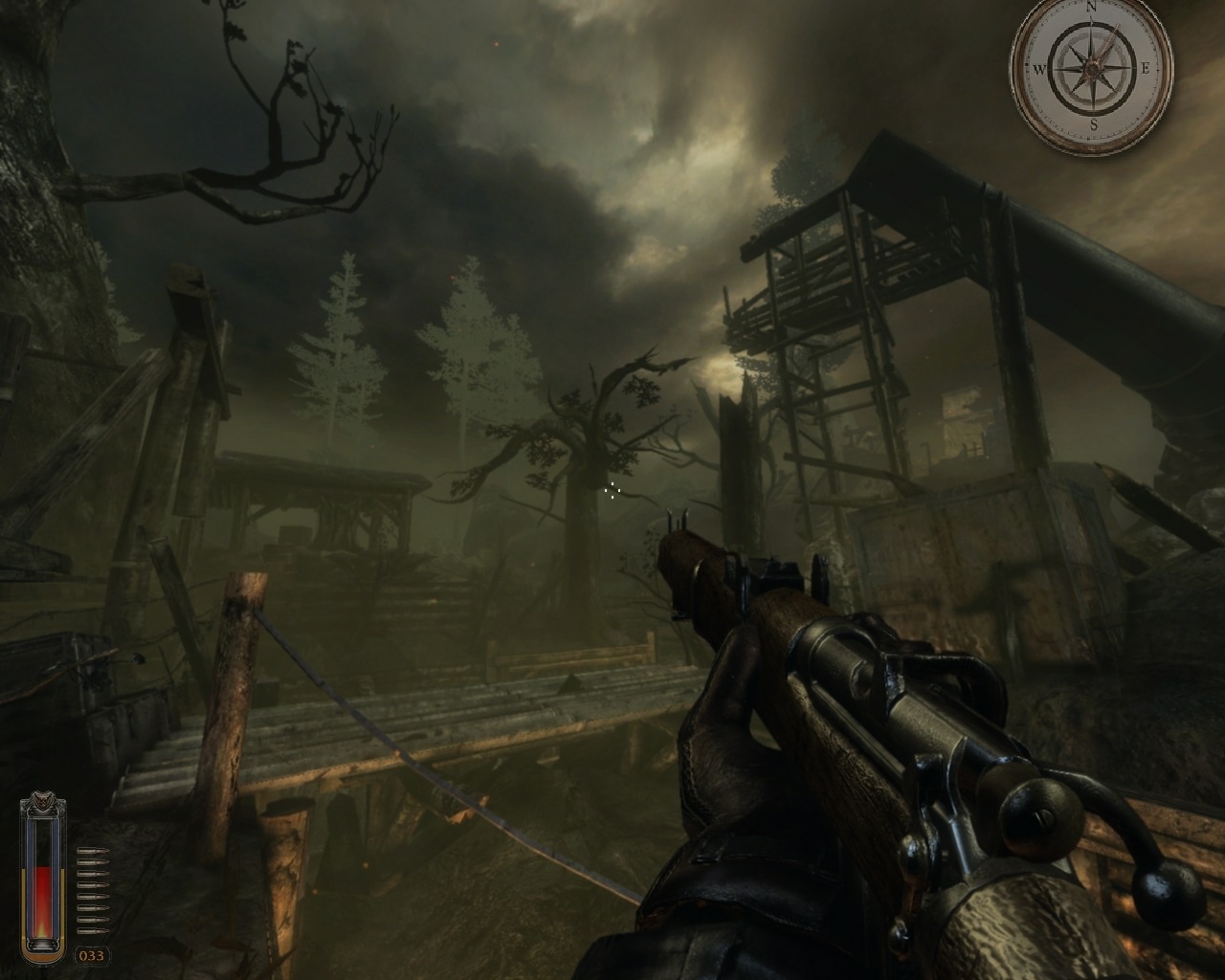Click the bottom bullet of the ammo column
Screen dimensions: 1225x980
pos(92,930)
